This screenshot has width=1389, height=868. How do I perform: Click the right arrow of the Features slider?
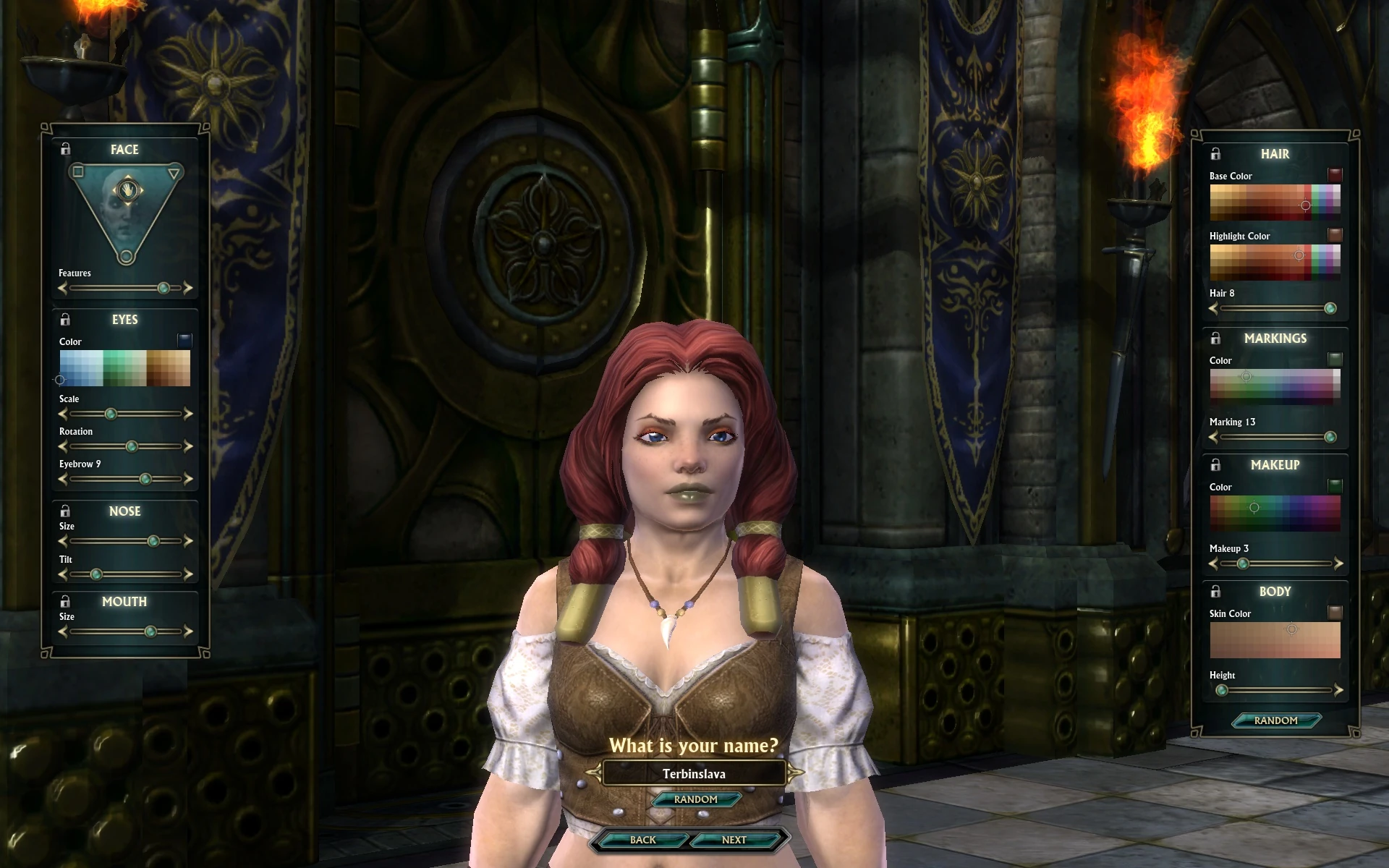[190, 288]
